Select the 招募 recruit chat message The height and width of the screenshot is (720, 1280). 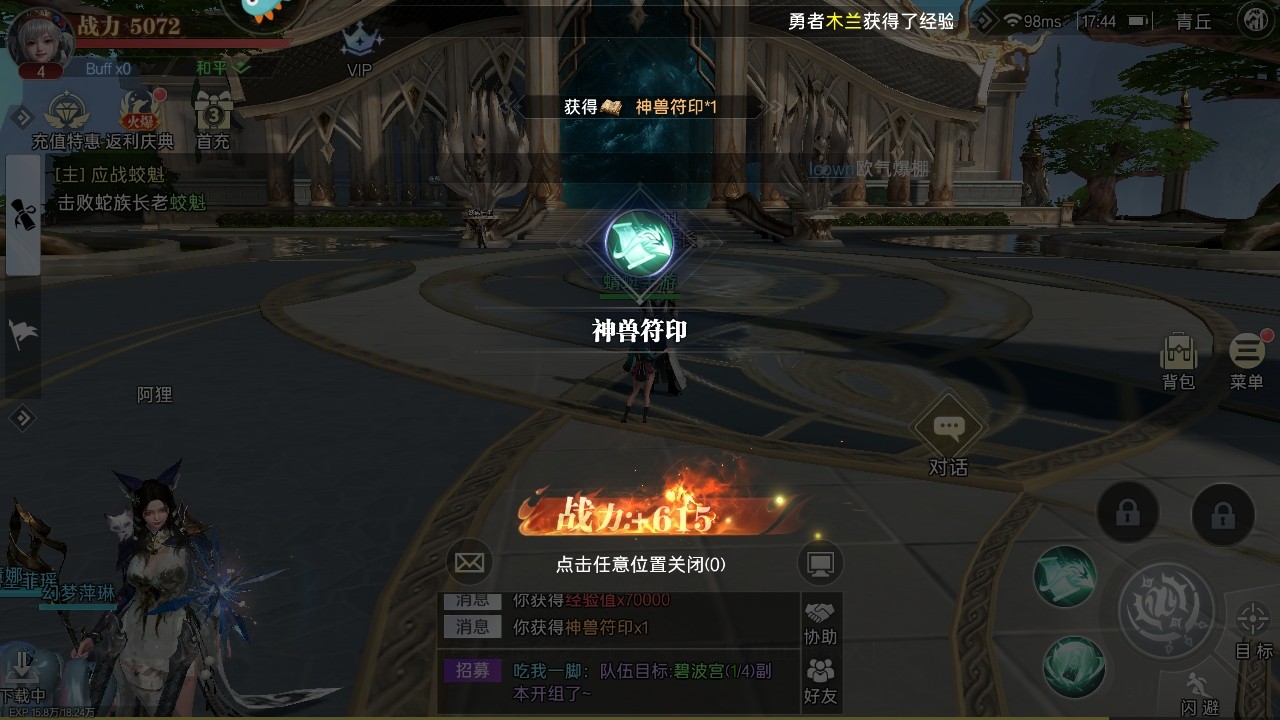tap(473, 671)
